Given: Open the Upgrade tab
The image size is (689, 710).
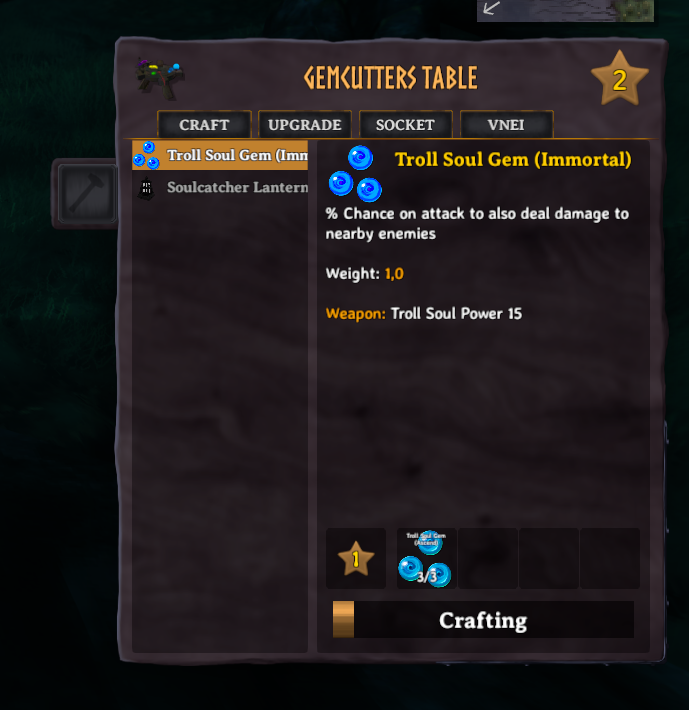Looking at the screenshot, I should [x=305, y=125].
